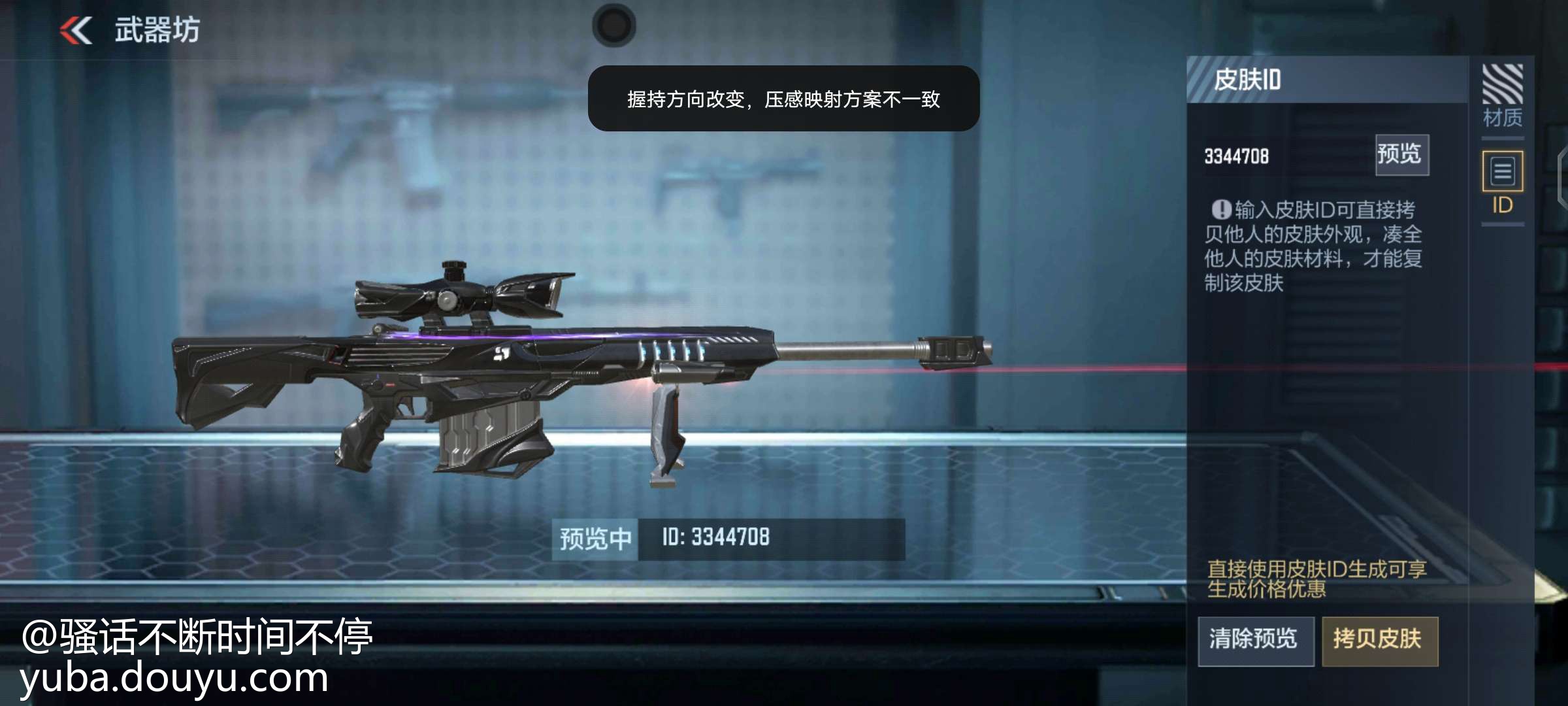Choose 清除预览 to clear preview
The width and height of the screenshot is (1568, 706).
(x=1255, y=640)
